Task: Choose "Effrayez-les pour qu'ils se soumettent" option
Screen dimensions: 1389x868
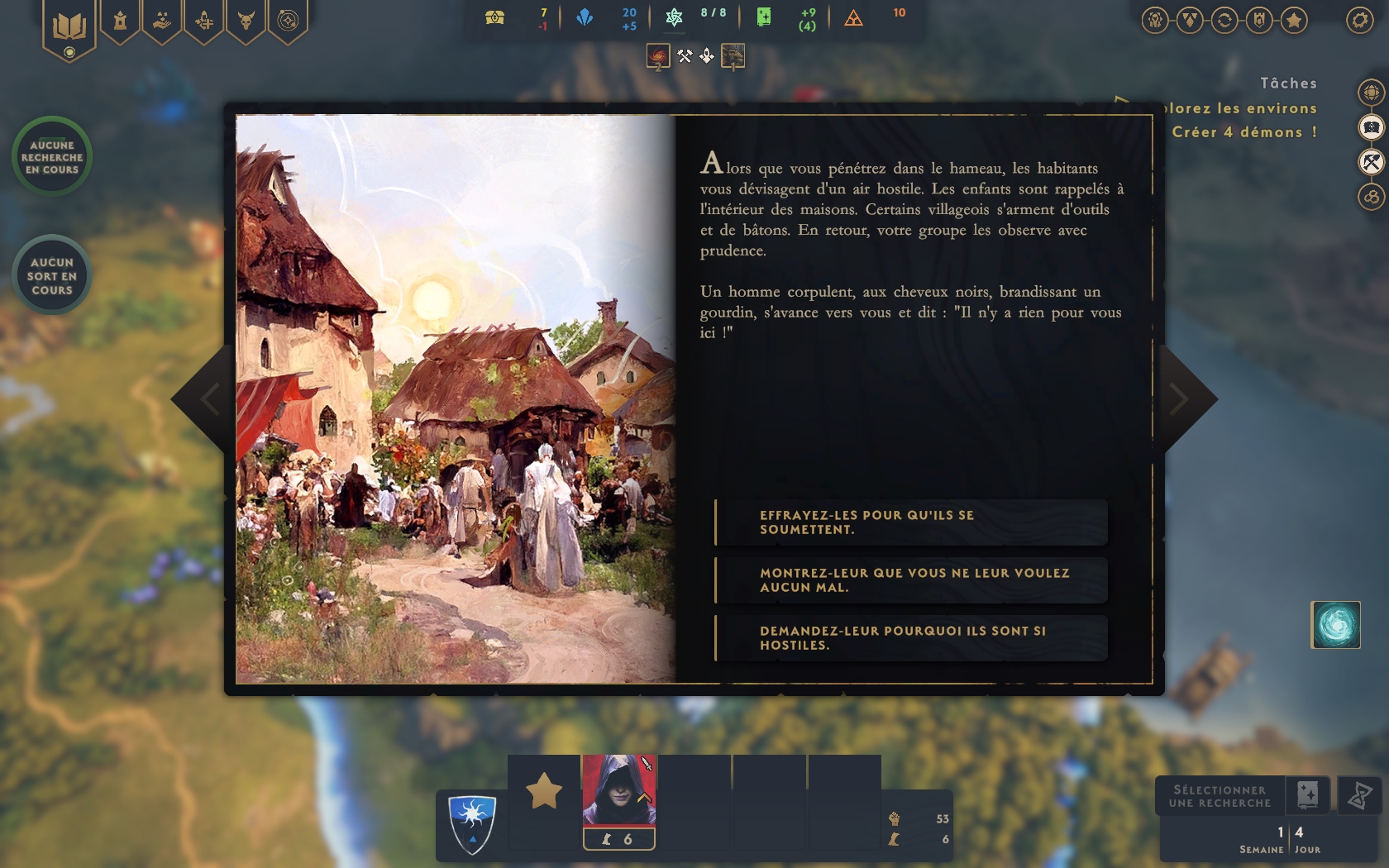Action: tap(909, 522)
